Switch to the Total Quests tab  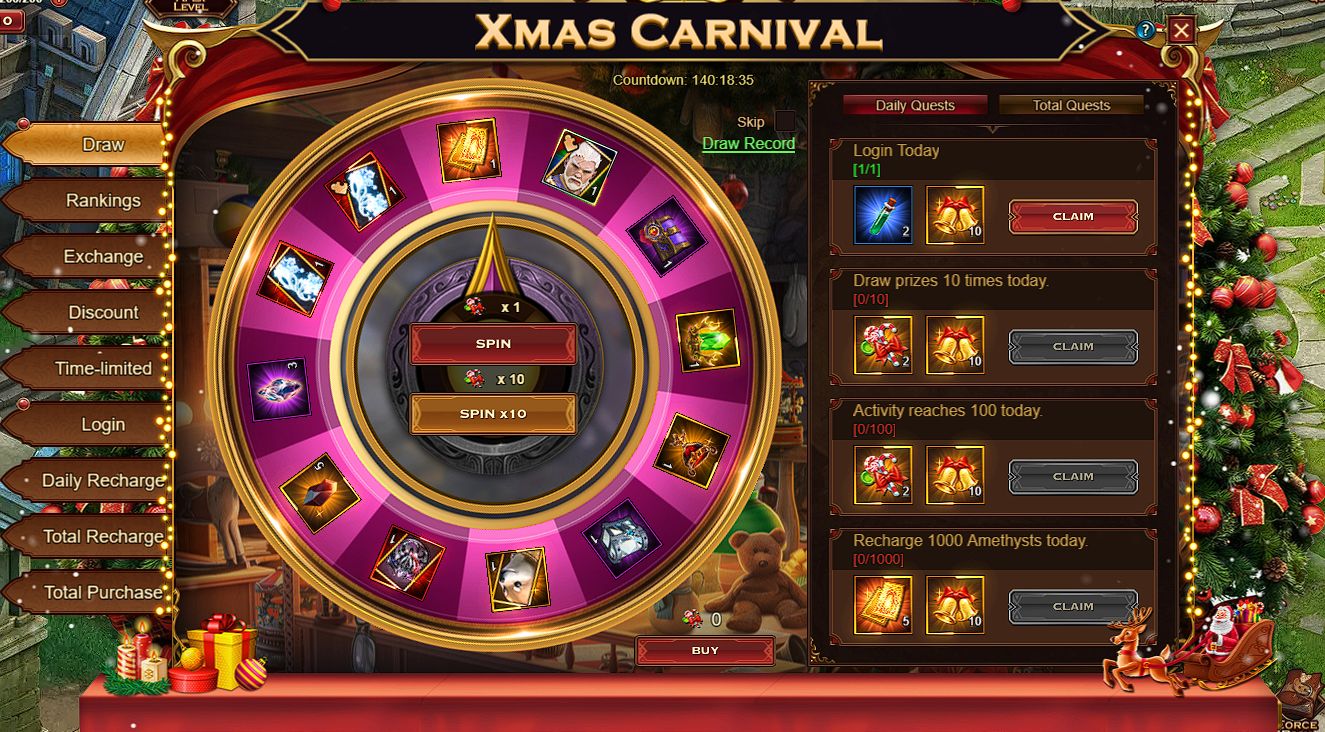pos(1071,105)
